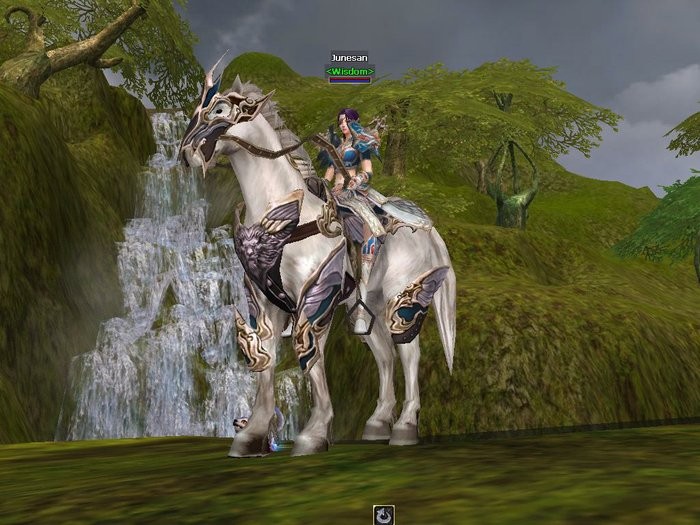This screenshot has height=525, width=700.
Task: Click the circular arrow icon button
Action: click(x=384, y=515)
